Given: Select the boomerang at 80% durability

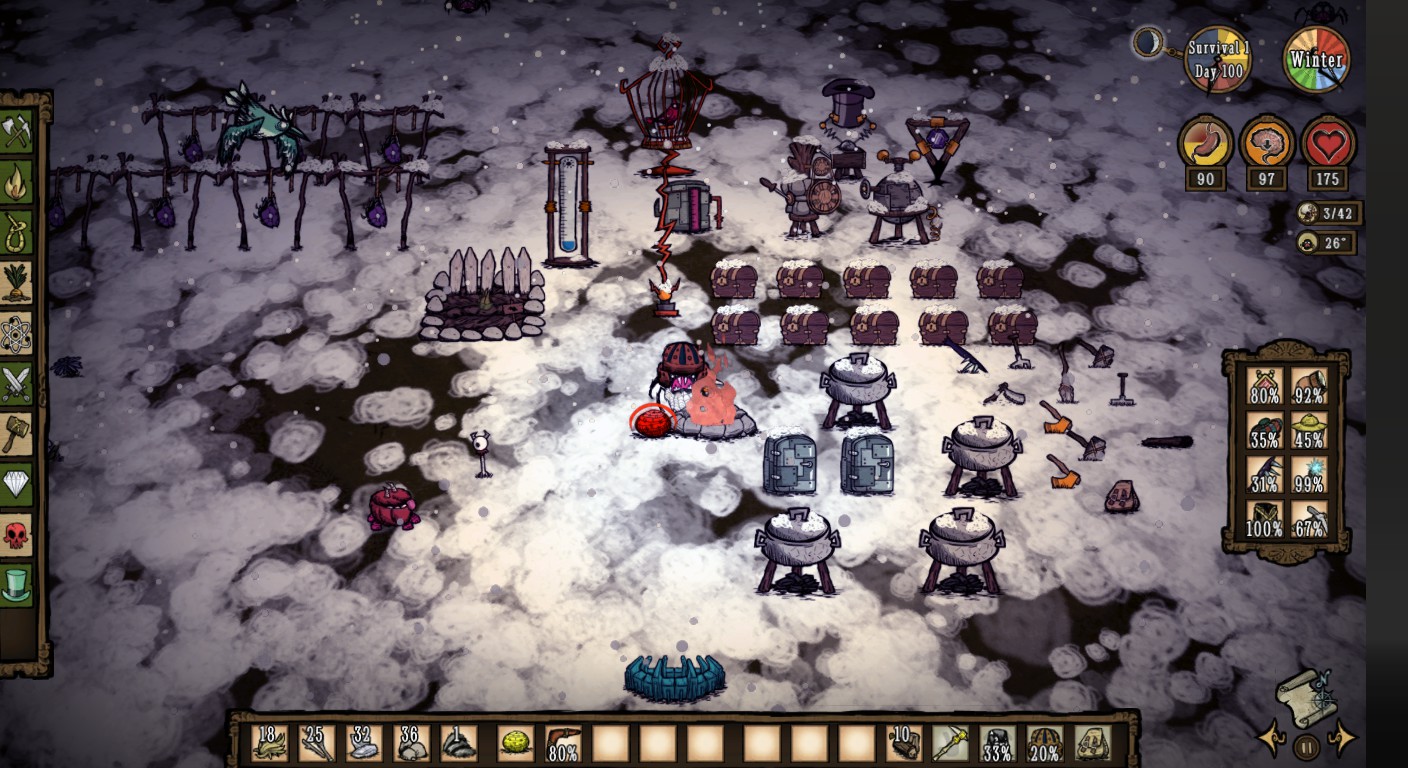Looking at the screenshot, I should pos(563,743).
